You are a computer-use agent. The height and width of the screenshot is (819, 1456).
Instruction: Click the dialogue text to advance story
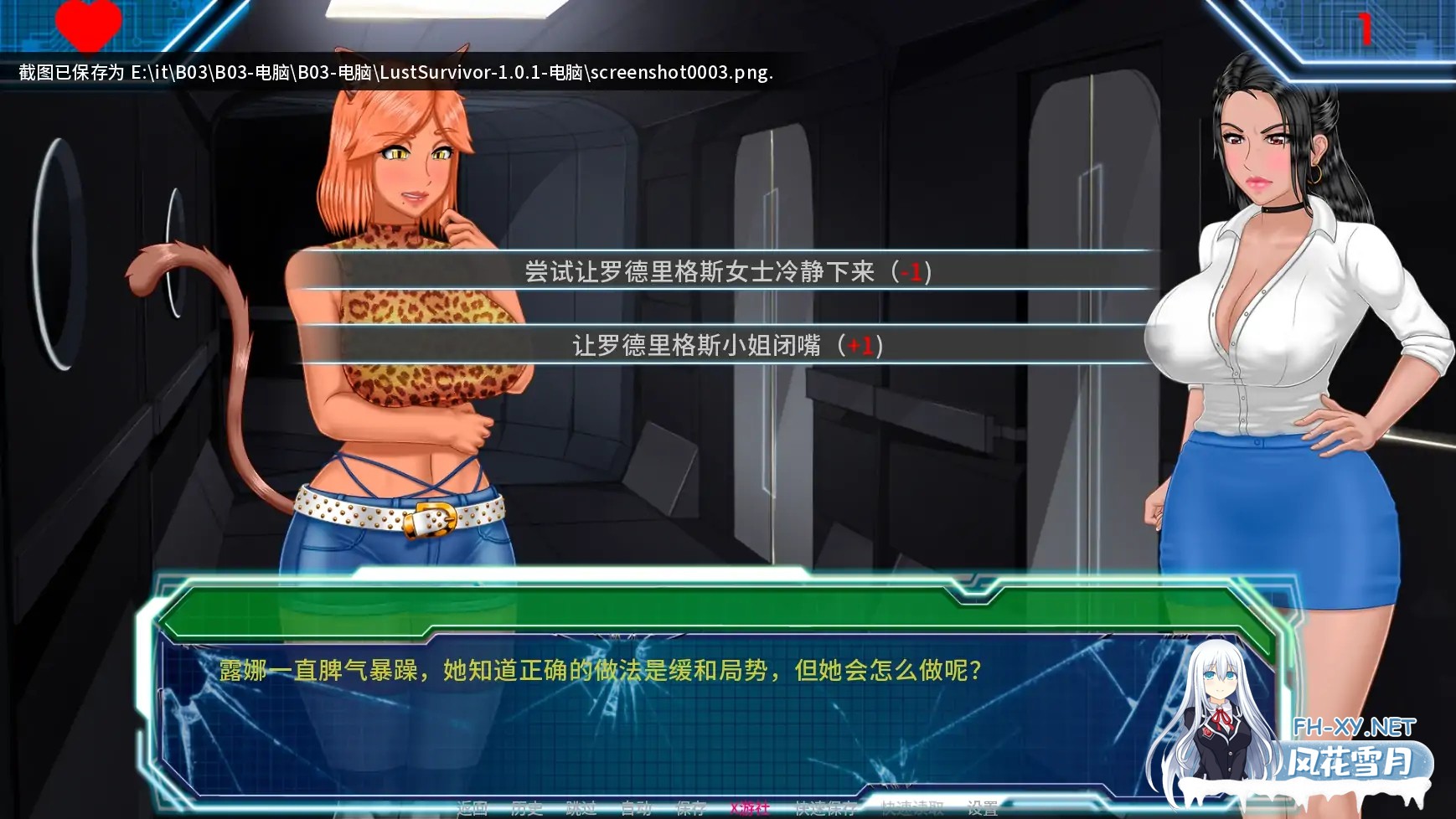[602, 670]
